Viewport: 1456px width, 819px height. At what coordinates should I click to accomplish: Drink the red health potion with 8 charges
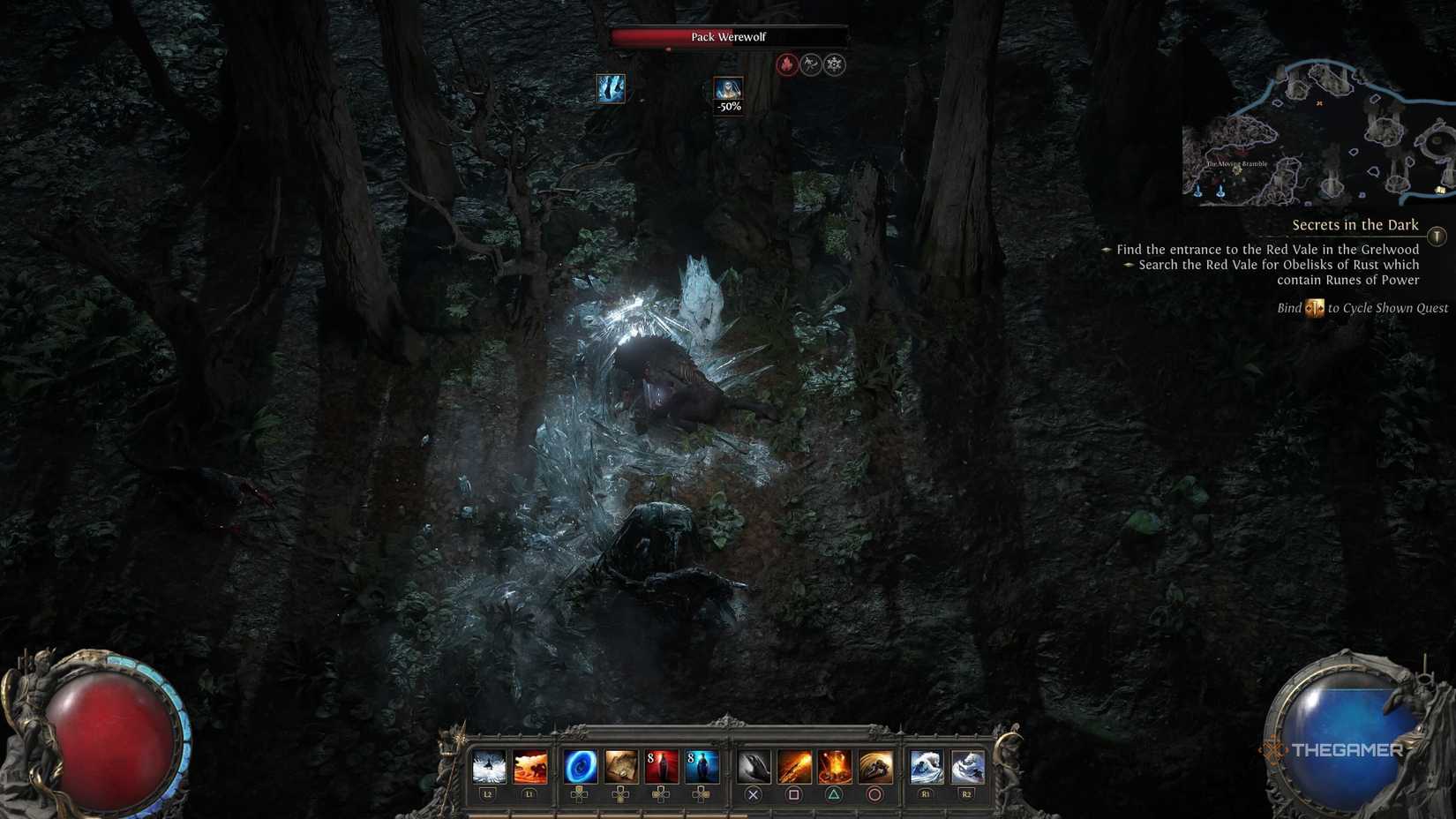pos(662,766)
